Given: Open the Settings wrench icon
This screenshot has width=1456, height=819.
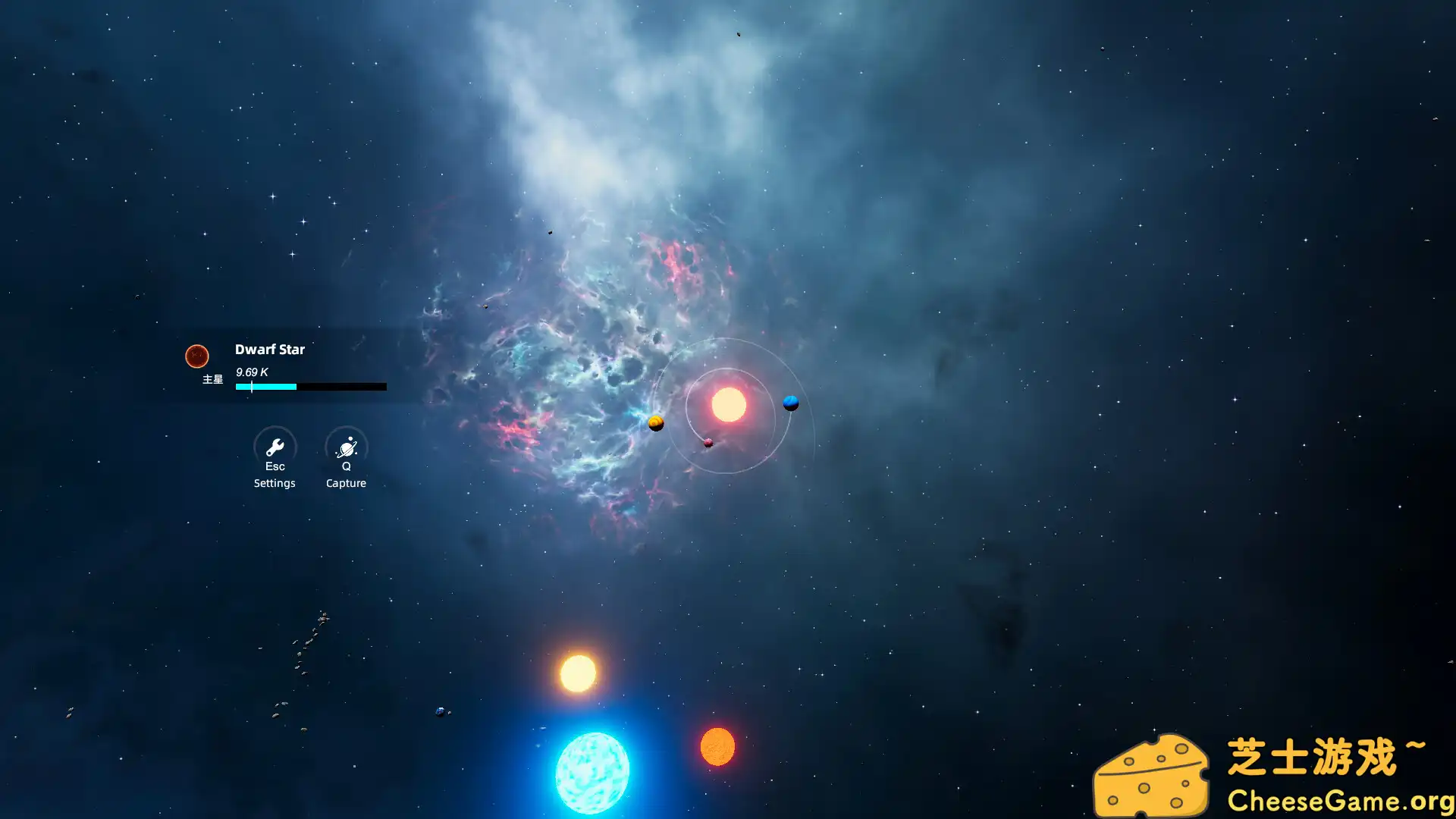Looking at the screenshot, I should tap(275, 447).
